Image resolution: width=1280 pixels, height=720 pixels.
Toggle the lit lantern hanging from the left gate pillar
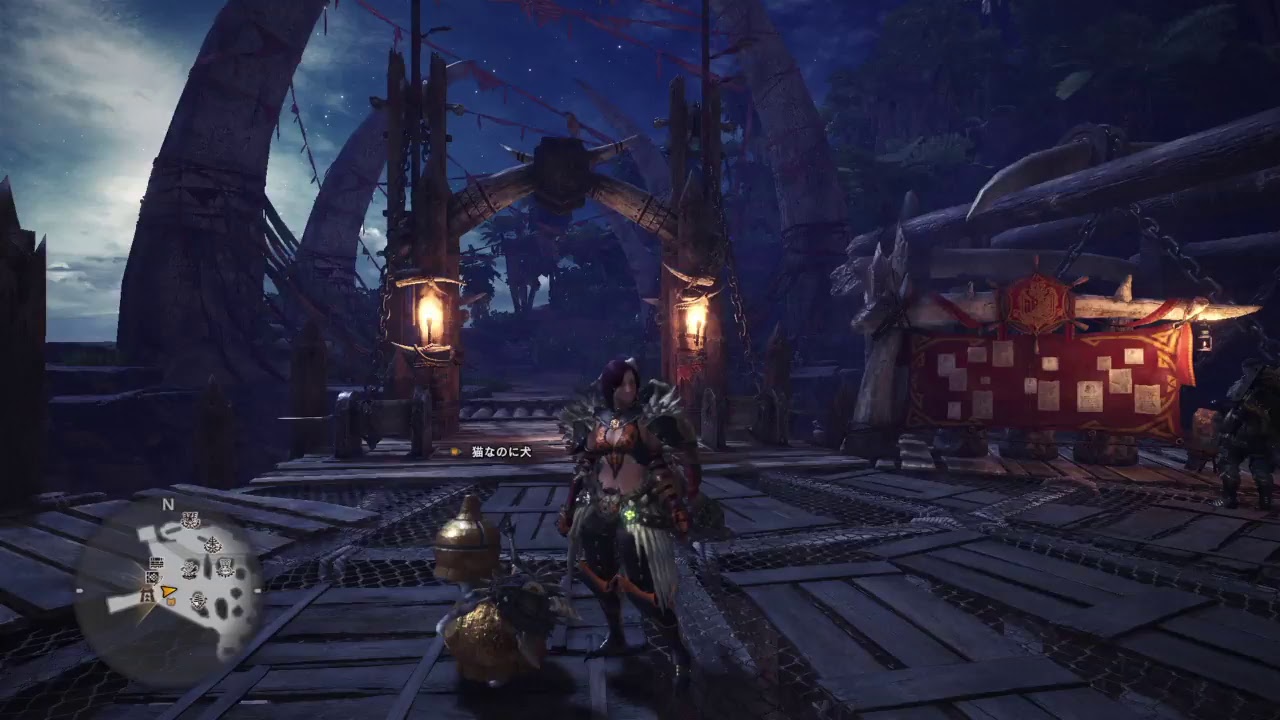429,318
